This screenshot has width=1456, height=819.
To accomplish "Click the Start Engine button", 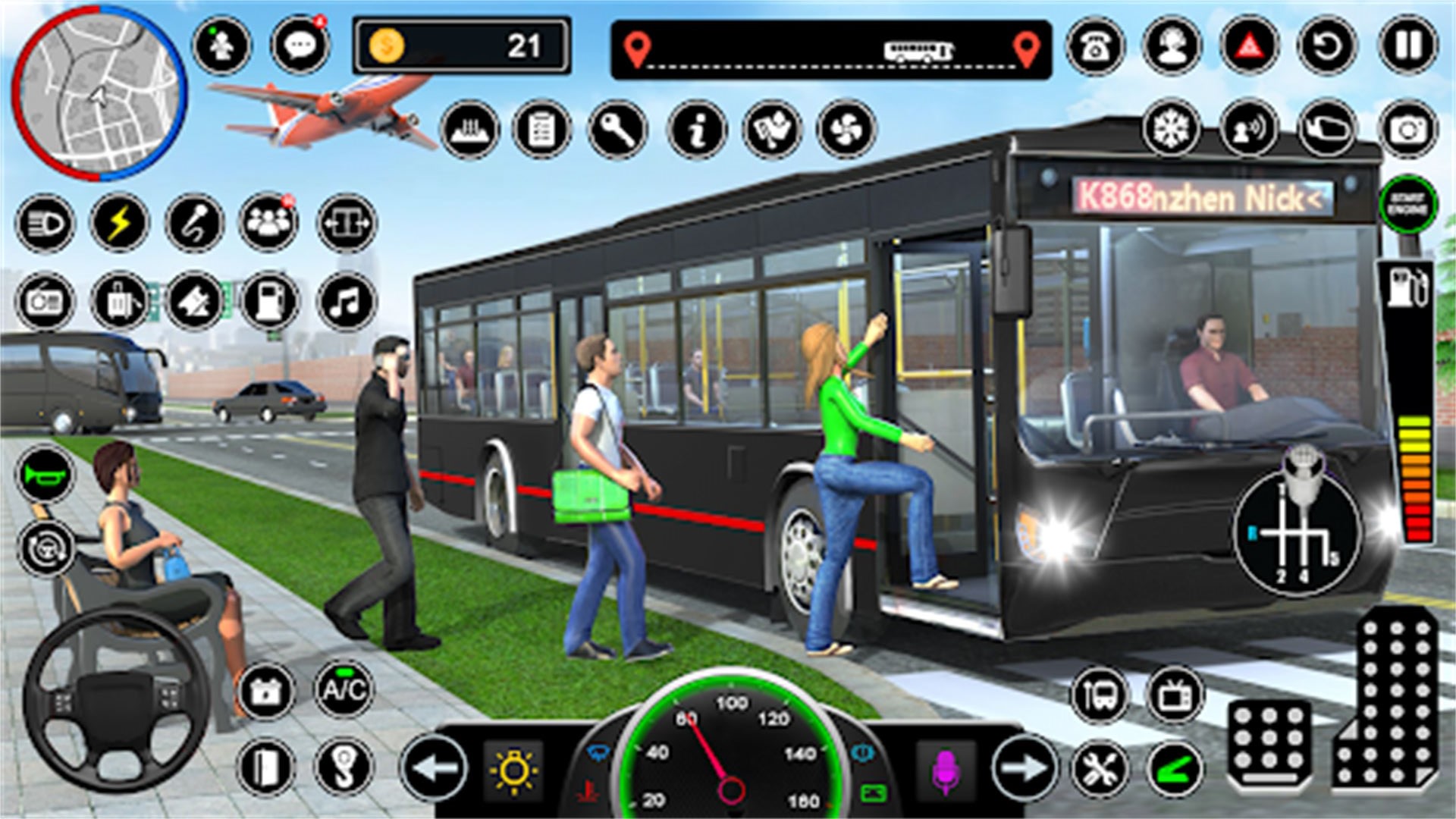I will [1407, 205].
